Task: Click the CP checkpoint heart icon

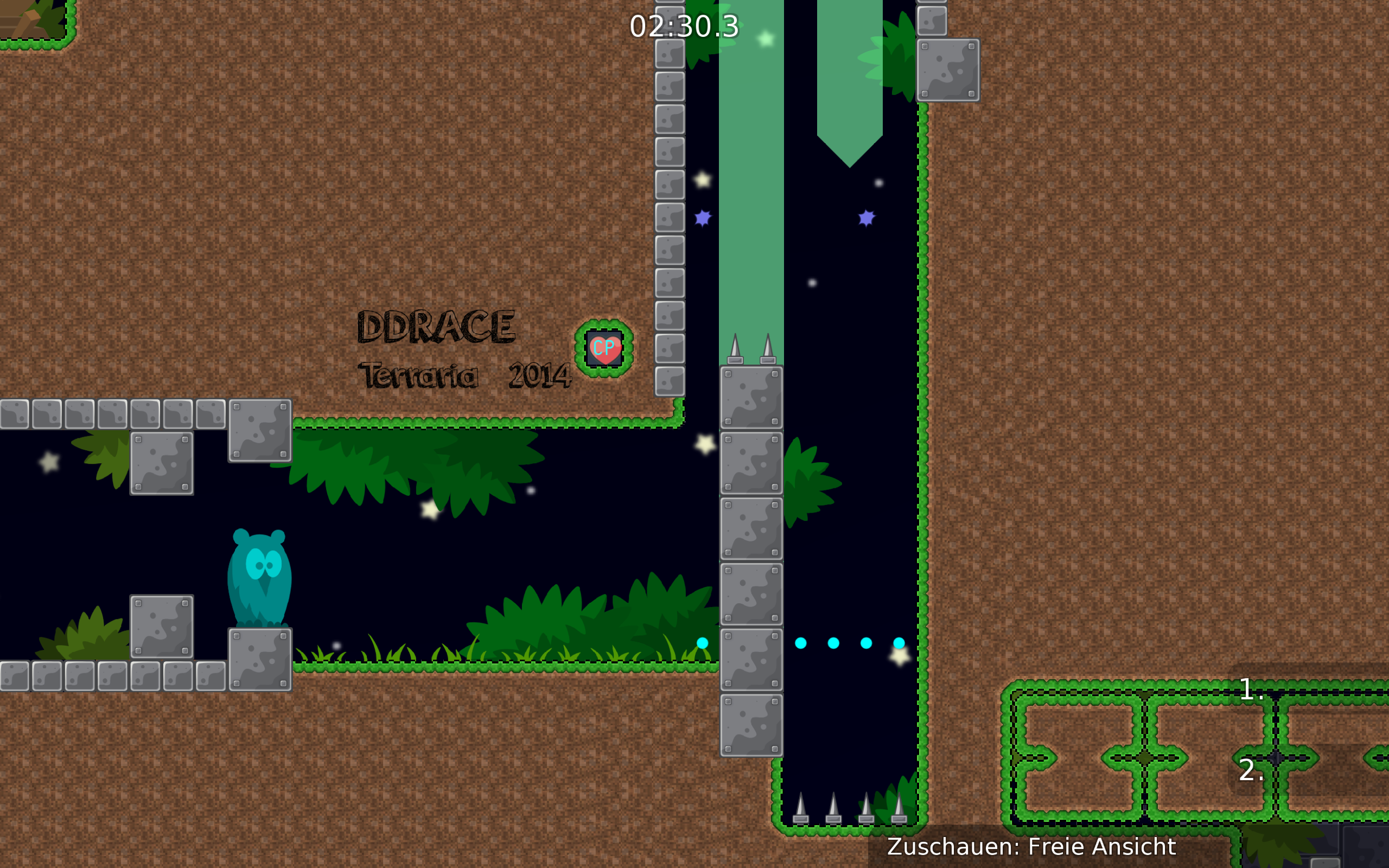Action: (x=603, y=348)
